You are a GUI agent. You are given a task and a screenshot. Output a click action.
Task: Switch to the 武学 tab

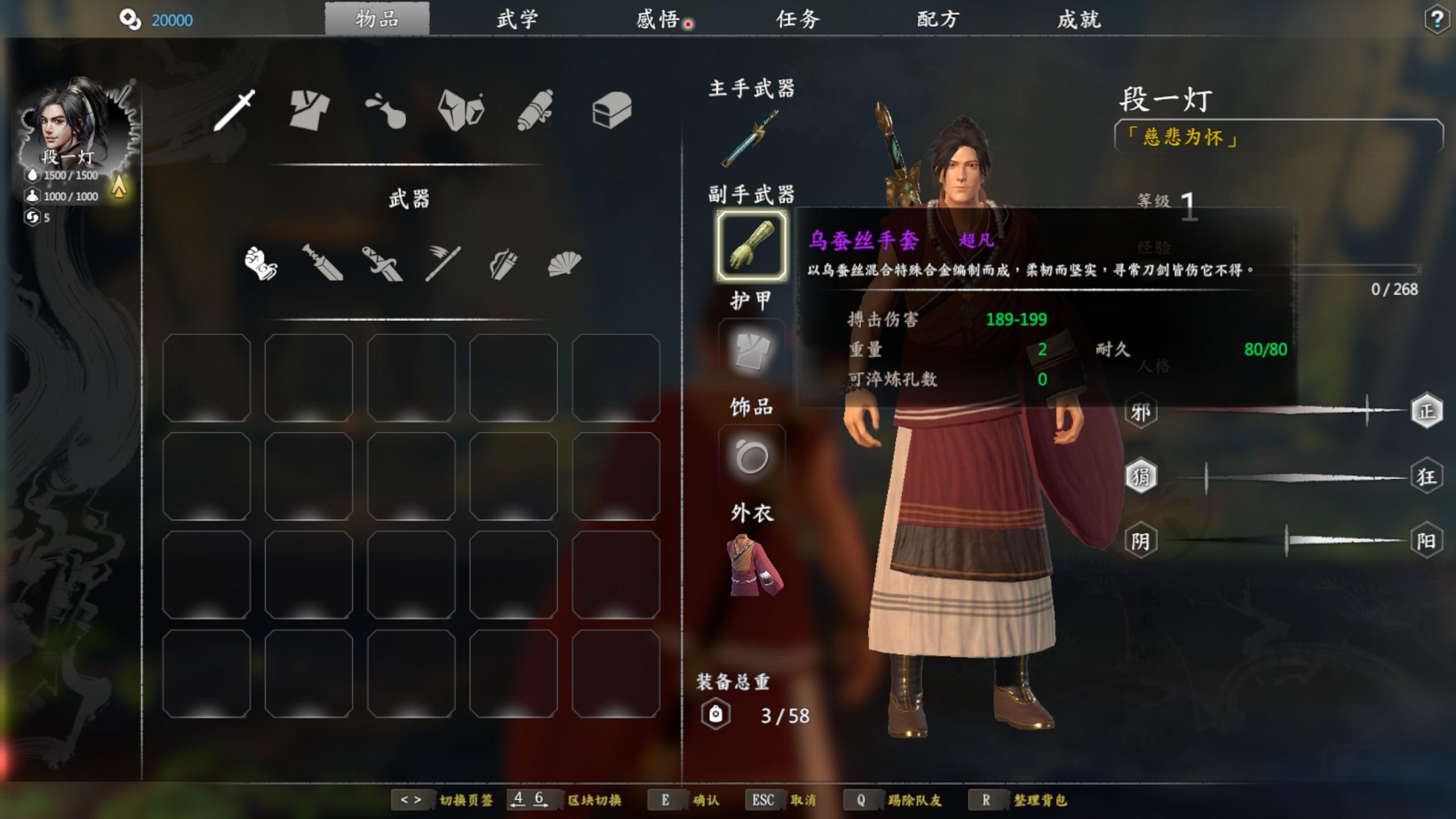coord(516,20)
